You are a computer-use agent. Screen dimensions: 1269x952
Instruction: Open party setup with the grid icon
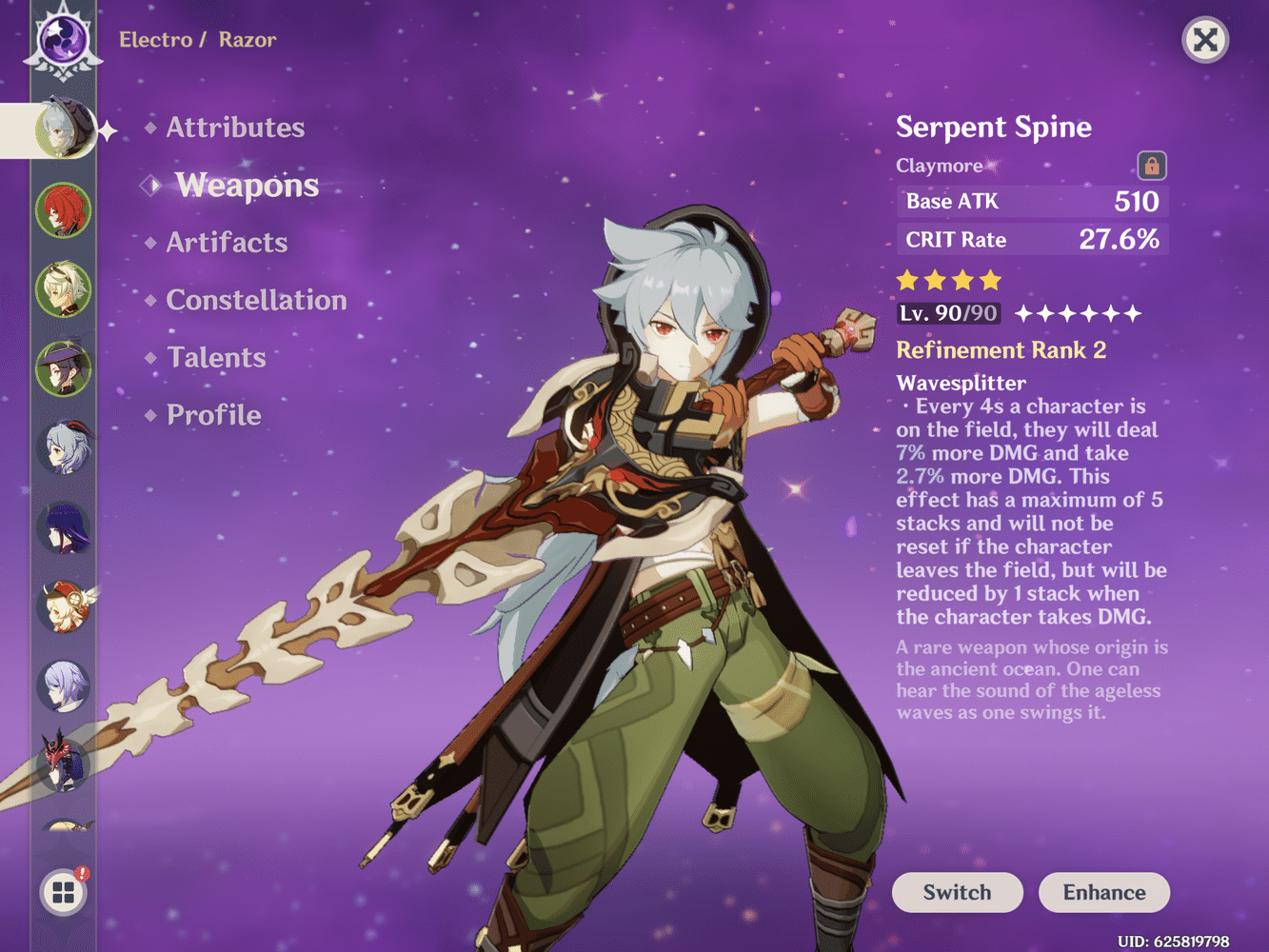pyautogui.click(x=62, y=893)
